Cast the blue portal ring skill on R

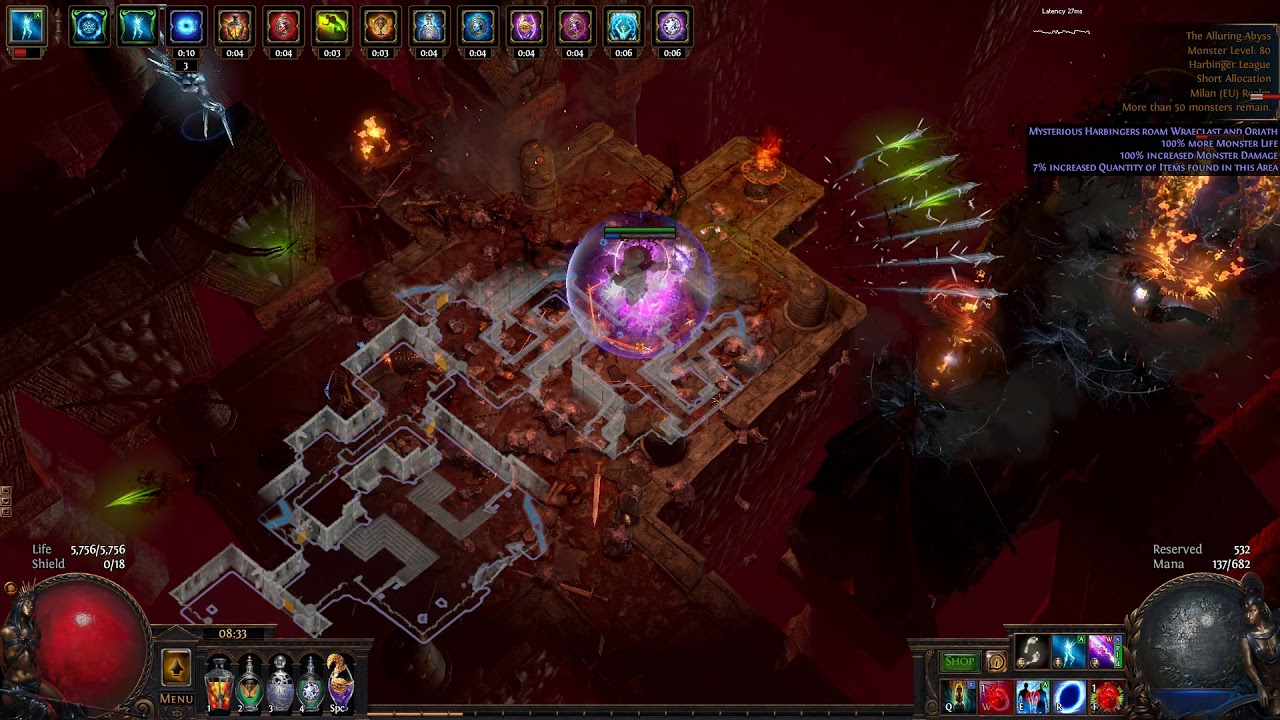pos(1069,696)
